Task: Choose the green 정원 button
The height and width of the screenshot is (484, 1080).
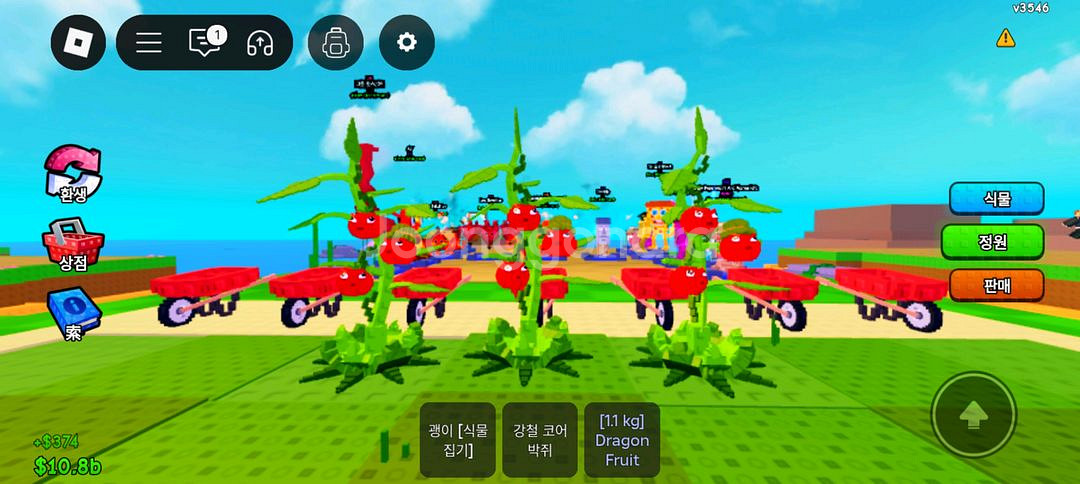Action: coord(992,242)
